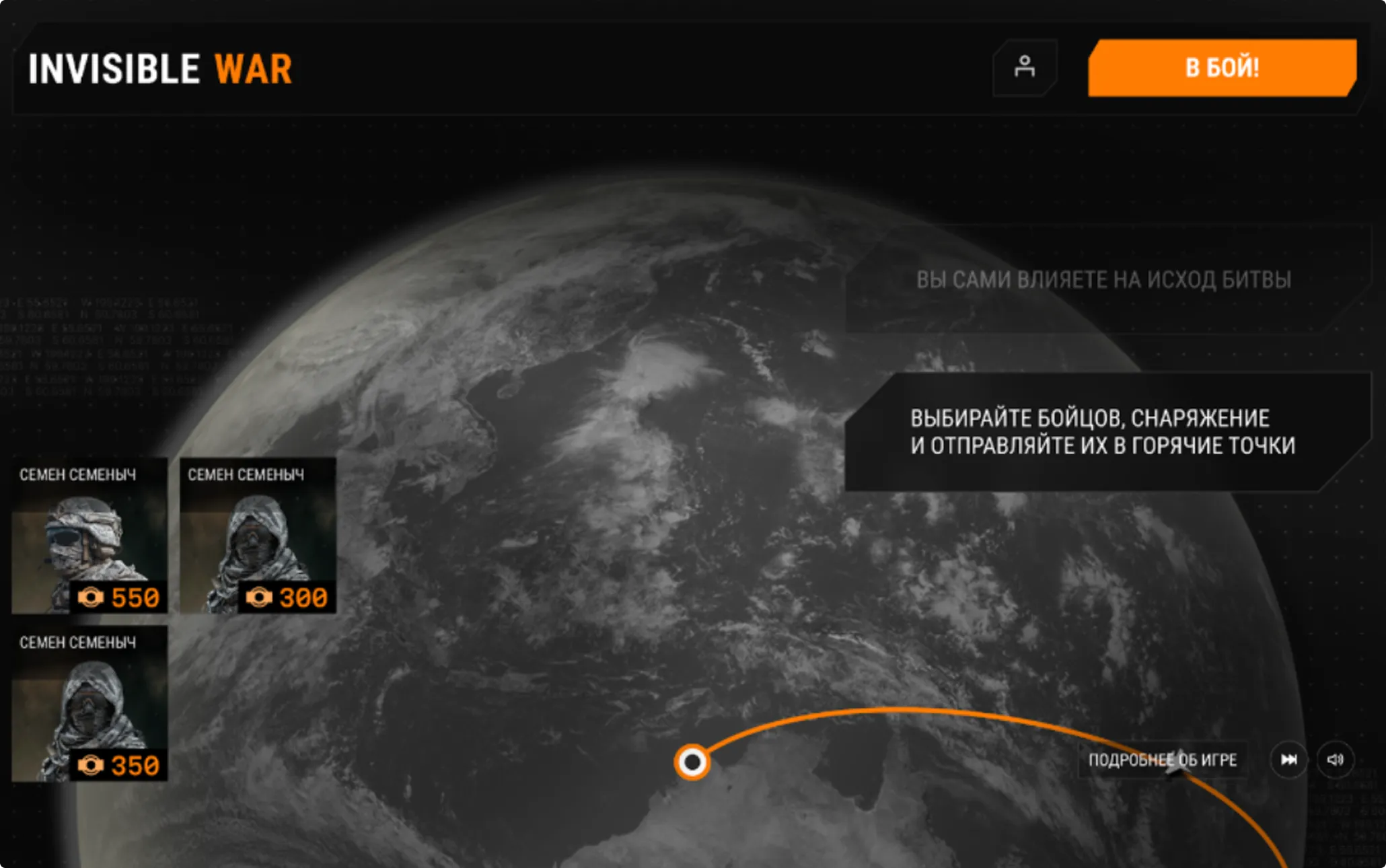Open the user profile icon

pyautogui.click(x=1025, y=67)
